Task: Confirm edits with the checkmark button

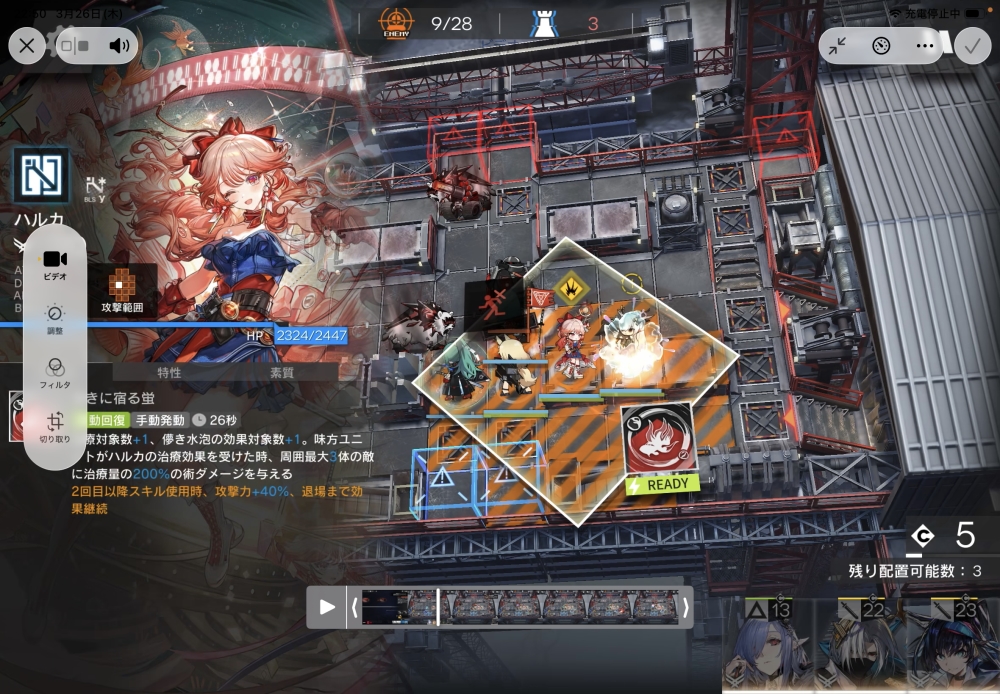Action: pyautogui.click(x=971, y=45)
